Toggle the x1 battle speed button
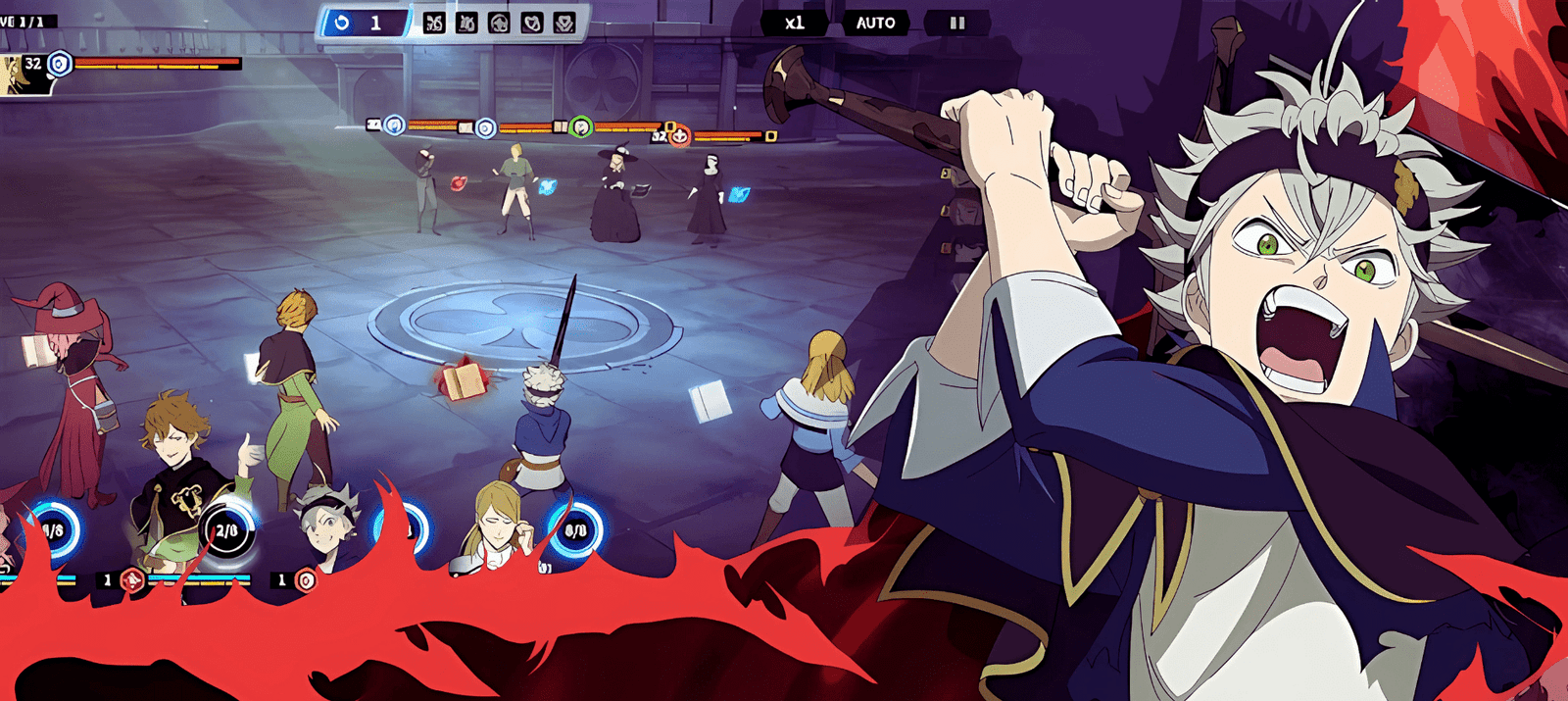1568x701 pixels. [794, 23]
